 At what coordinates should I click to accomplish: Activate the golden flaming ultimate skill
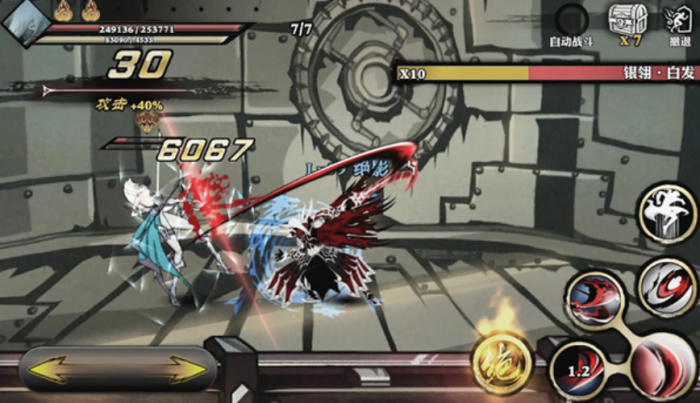click(501, 361)
